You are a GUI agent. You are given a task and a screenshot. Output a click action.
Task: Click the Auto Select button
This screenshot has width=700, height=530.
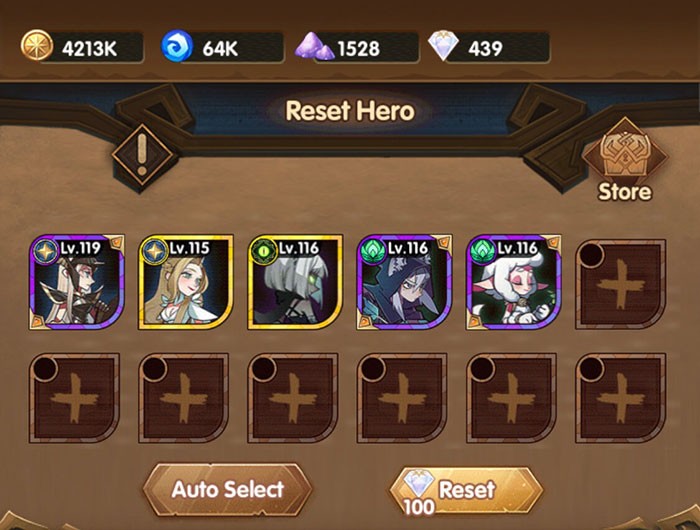(227, 490)
